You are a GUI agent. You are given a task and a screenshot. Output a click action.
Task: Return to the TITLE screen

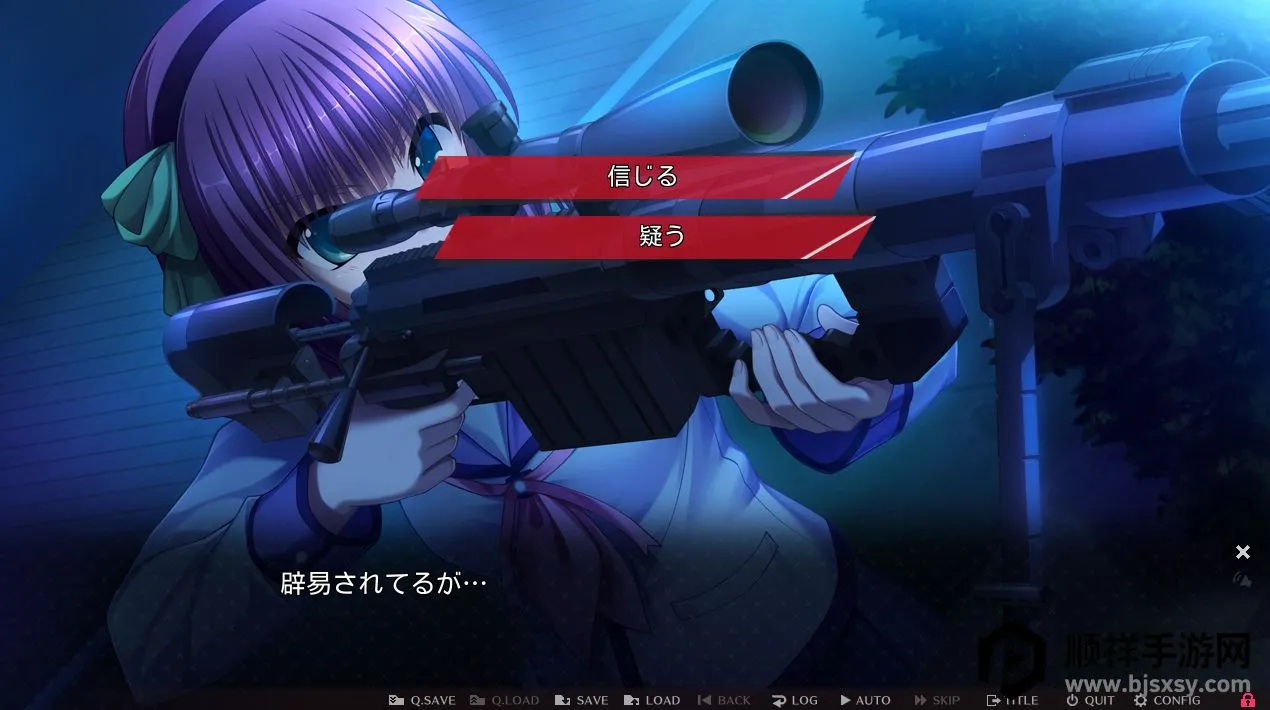(1012, 700)
